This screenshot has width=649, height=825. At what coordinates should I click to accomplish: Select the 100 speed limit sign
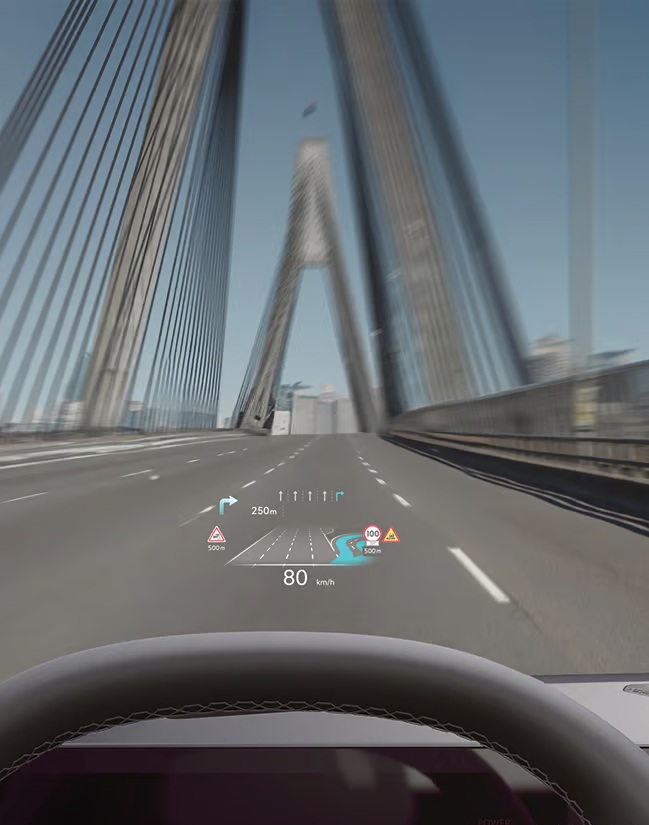pos(372,534)
